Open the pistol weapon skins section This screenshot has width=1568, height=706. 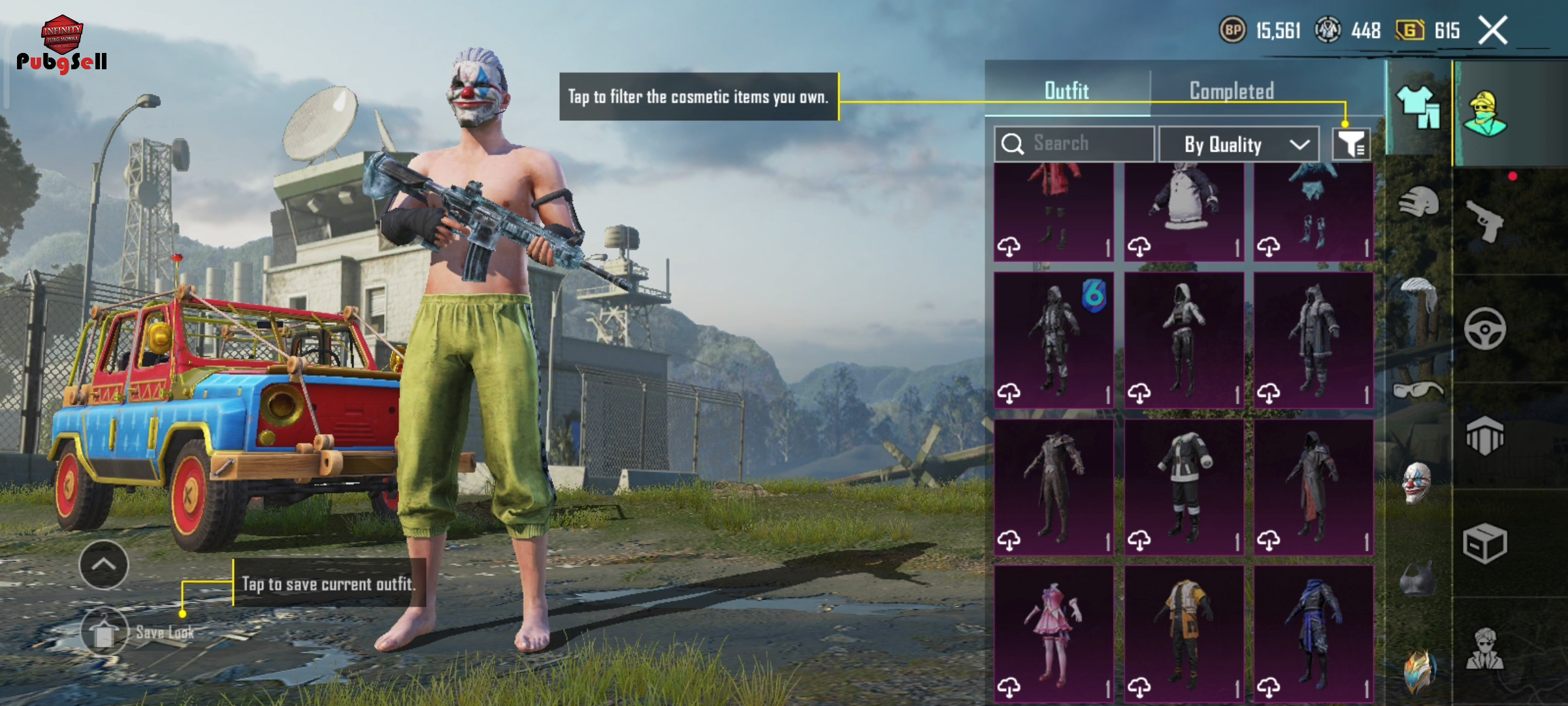[1486, 221]
